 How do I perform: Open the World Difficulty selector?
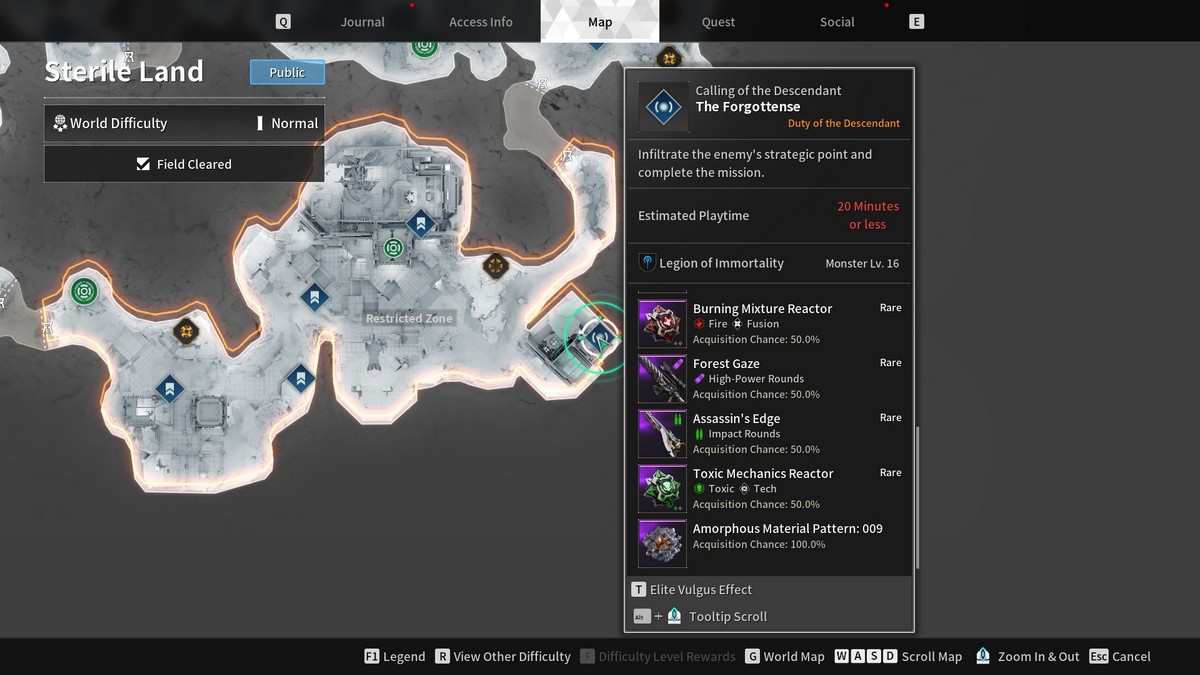click(x=184, y=123)
